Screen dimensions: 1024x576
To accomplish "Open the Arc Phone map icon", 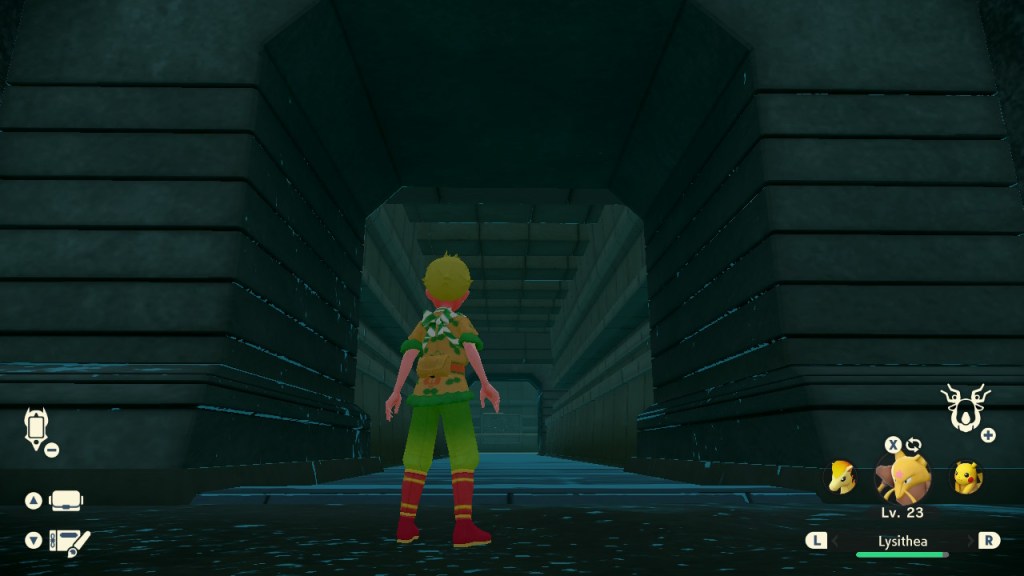I will (x=36, y=427).
